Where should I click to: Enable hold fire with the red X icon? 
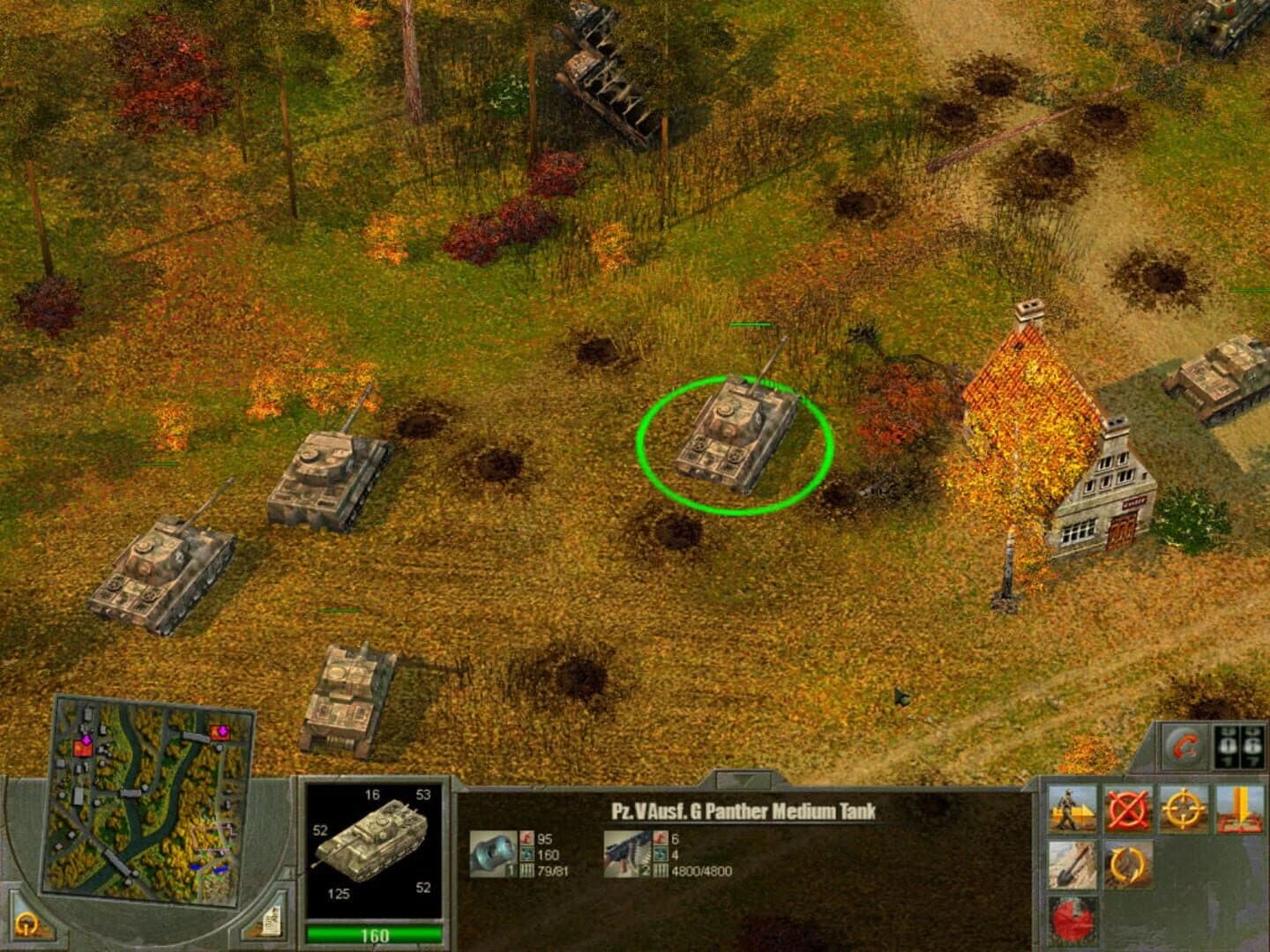click(x=1127, y=808)
